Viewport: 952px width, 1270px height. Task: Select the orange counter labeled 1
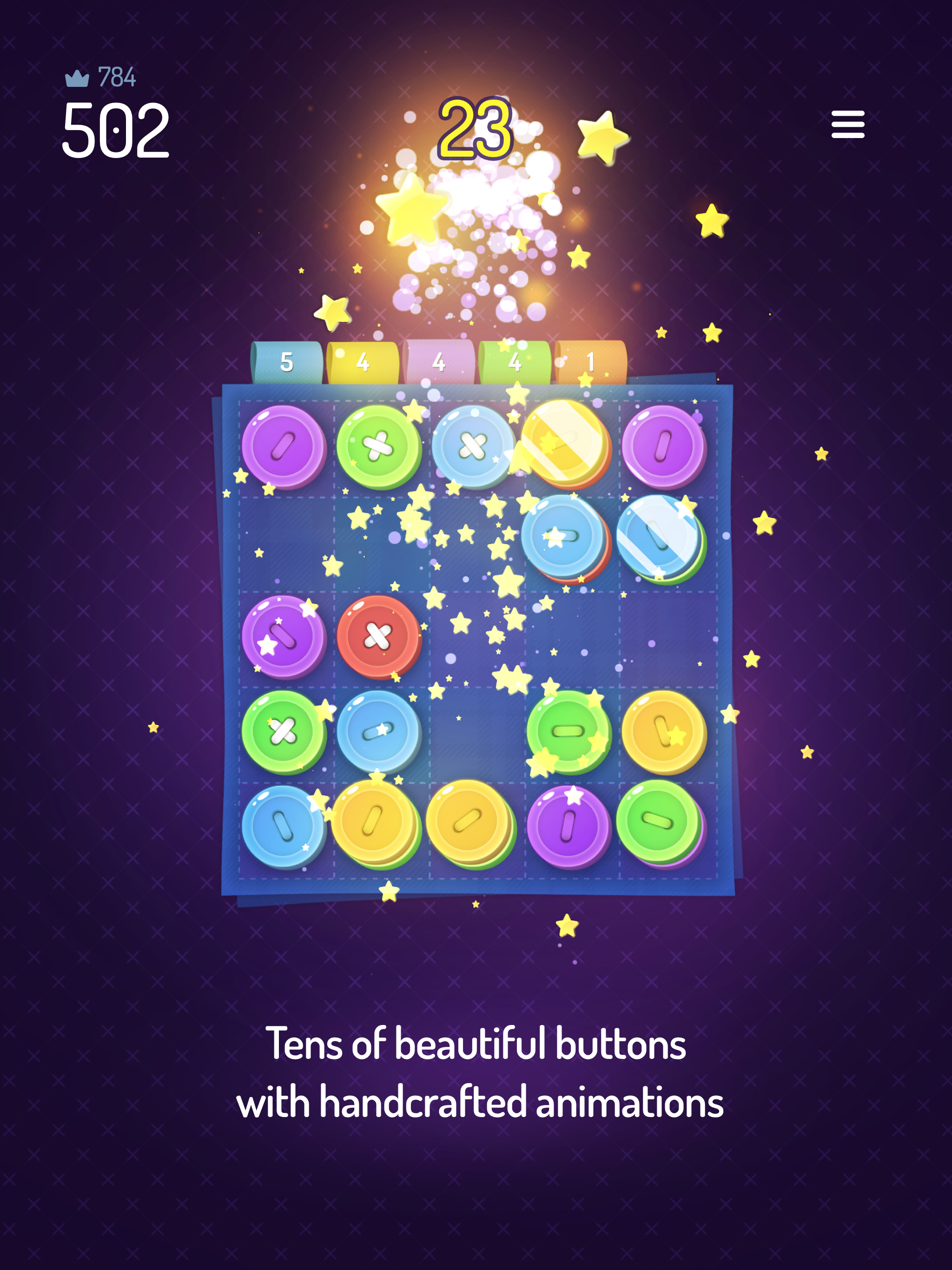tap(590, 362)
